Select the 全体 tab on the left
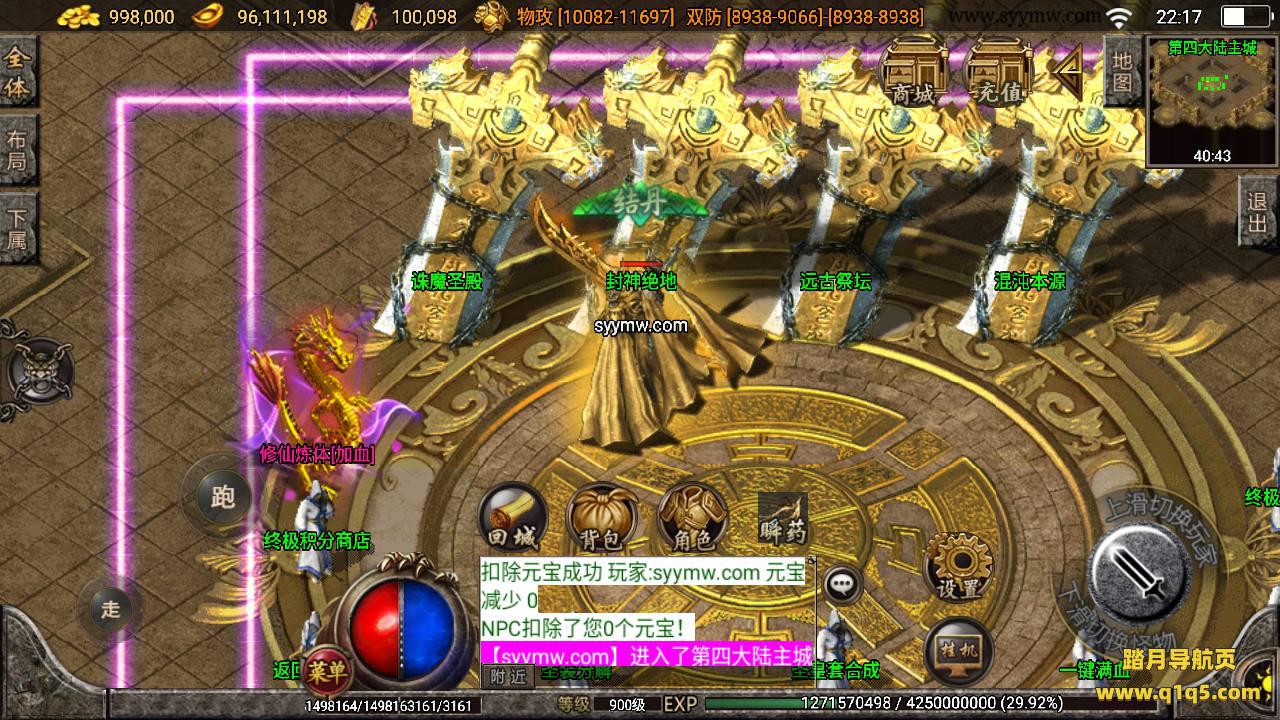 point(17,72)
